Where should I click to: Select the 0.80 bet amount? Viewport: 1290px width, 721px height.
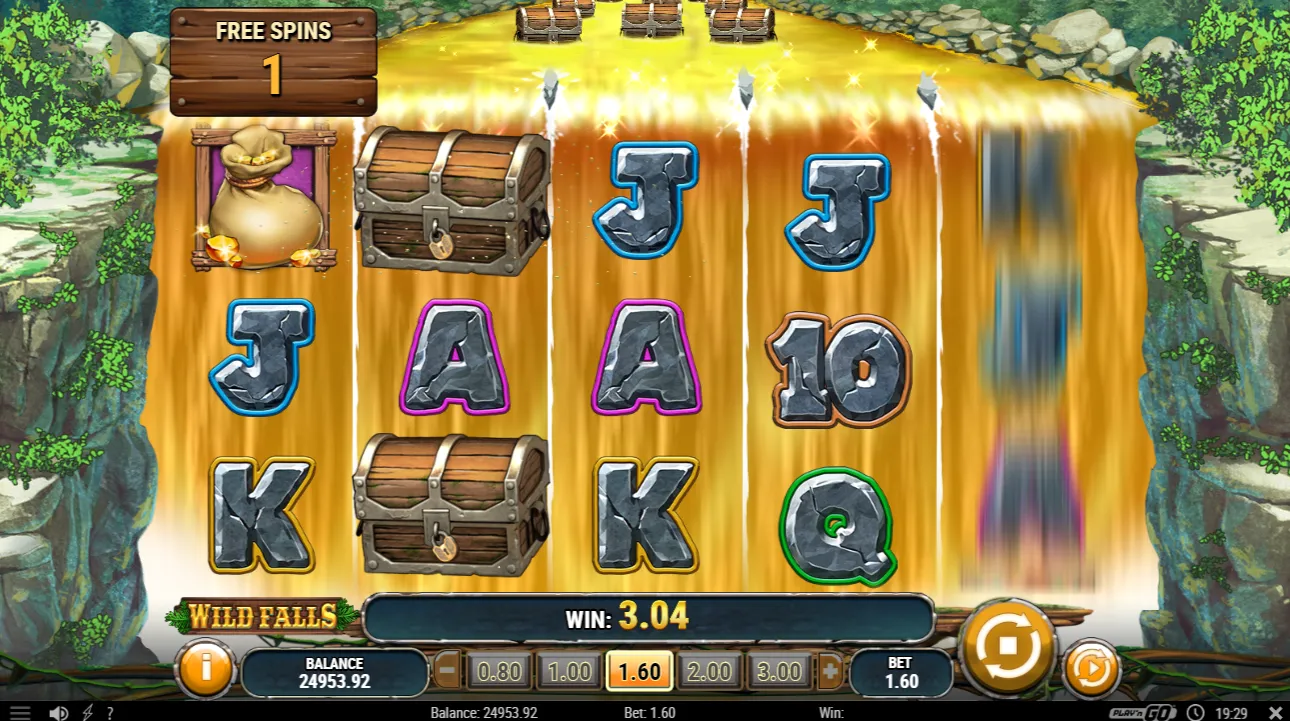[498, 671]
